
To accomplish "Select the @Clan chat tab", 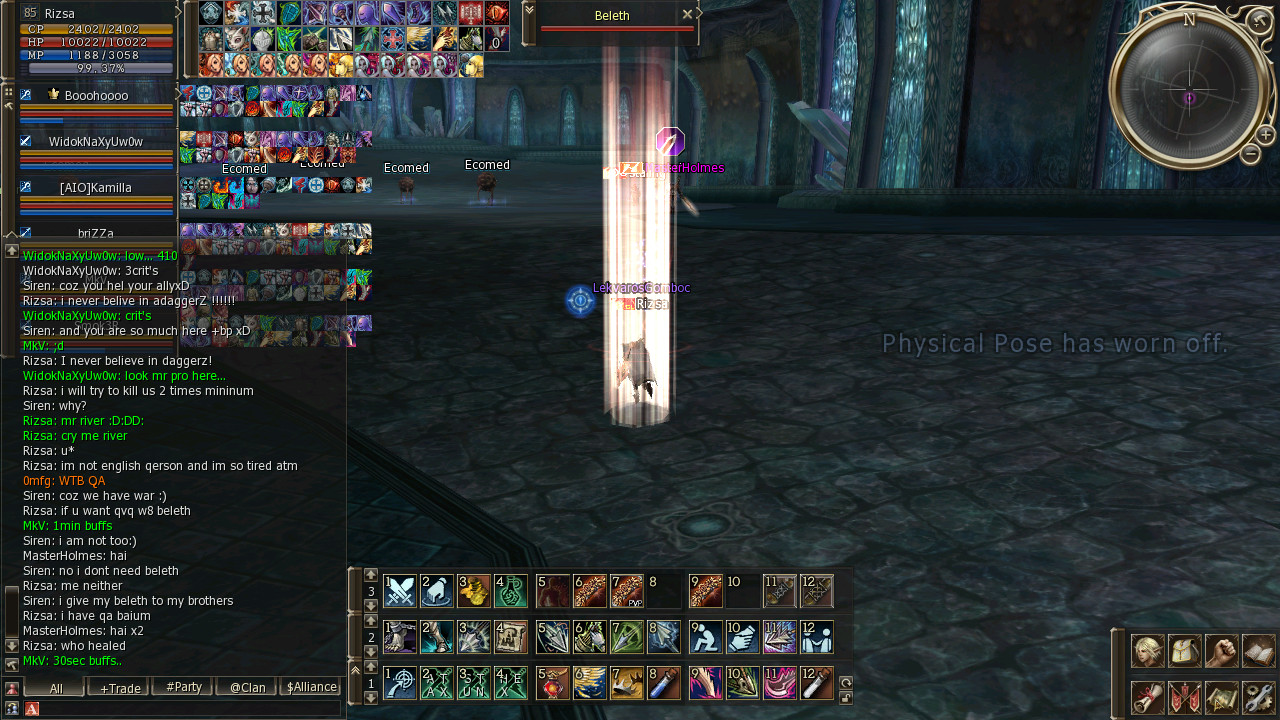I will pyautogui.click(x=247, y=687).
